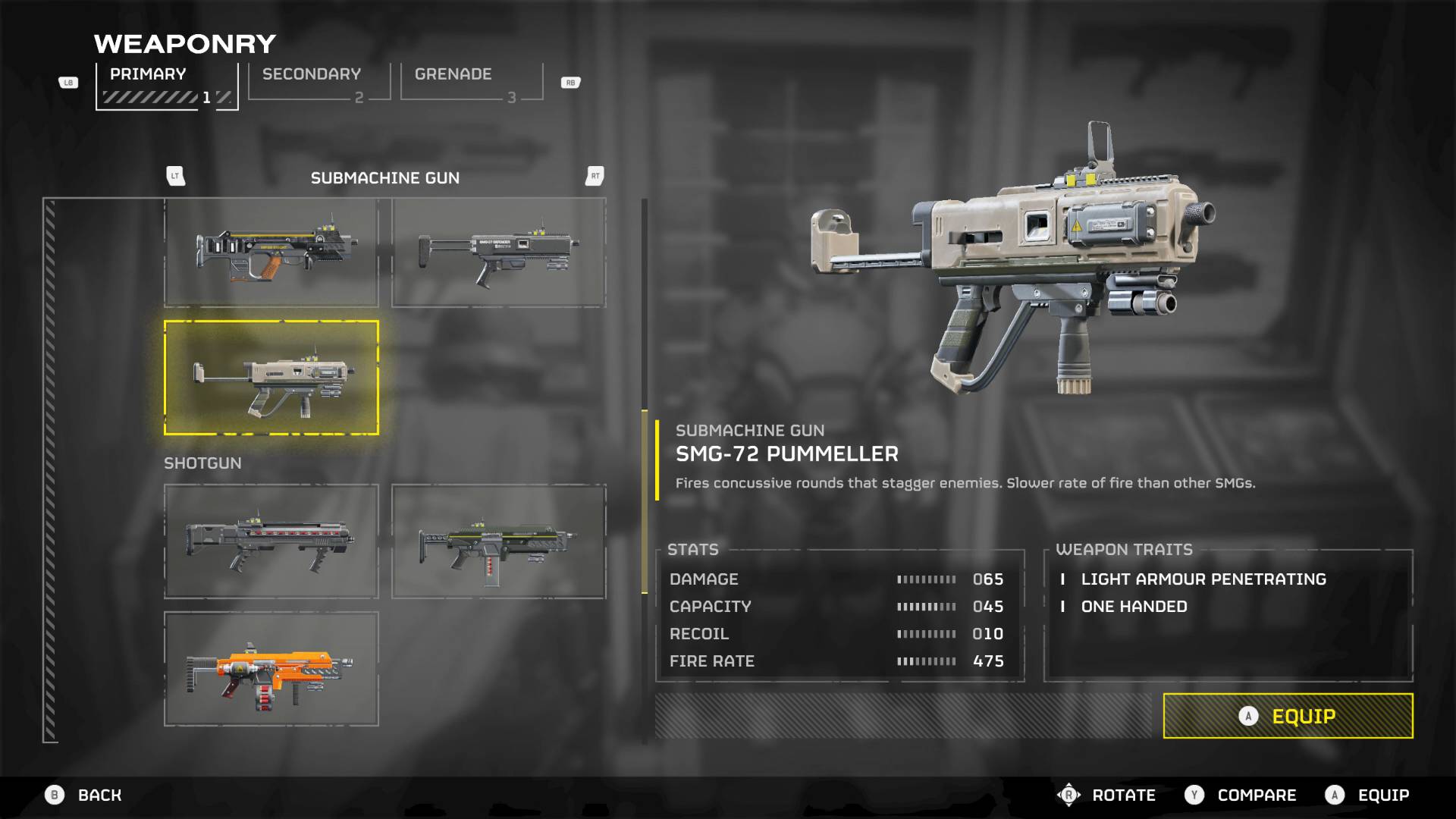Choose the orange shotgun tile
Screen dimensions: 1456x819
tap(271, 669)
